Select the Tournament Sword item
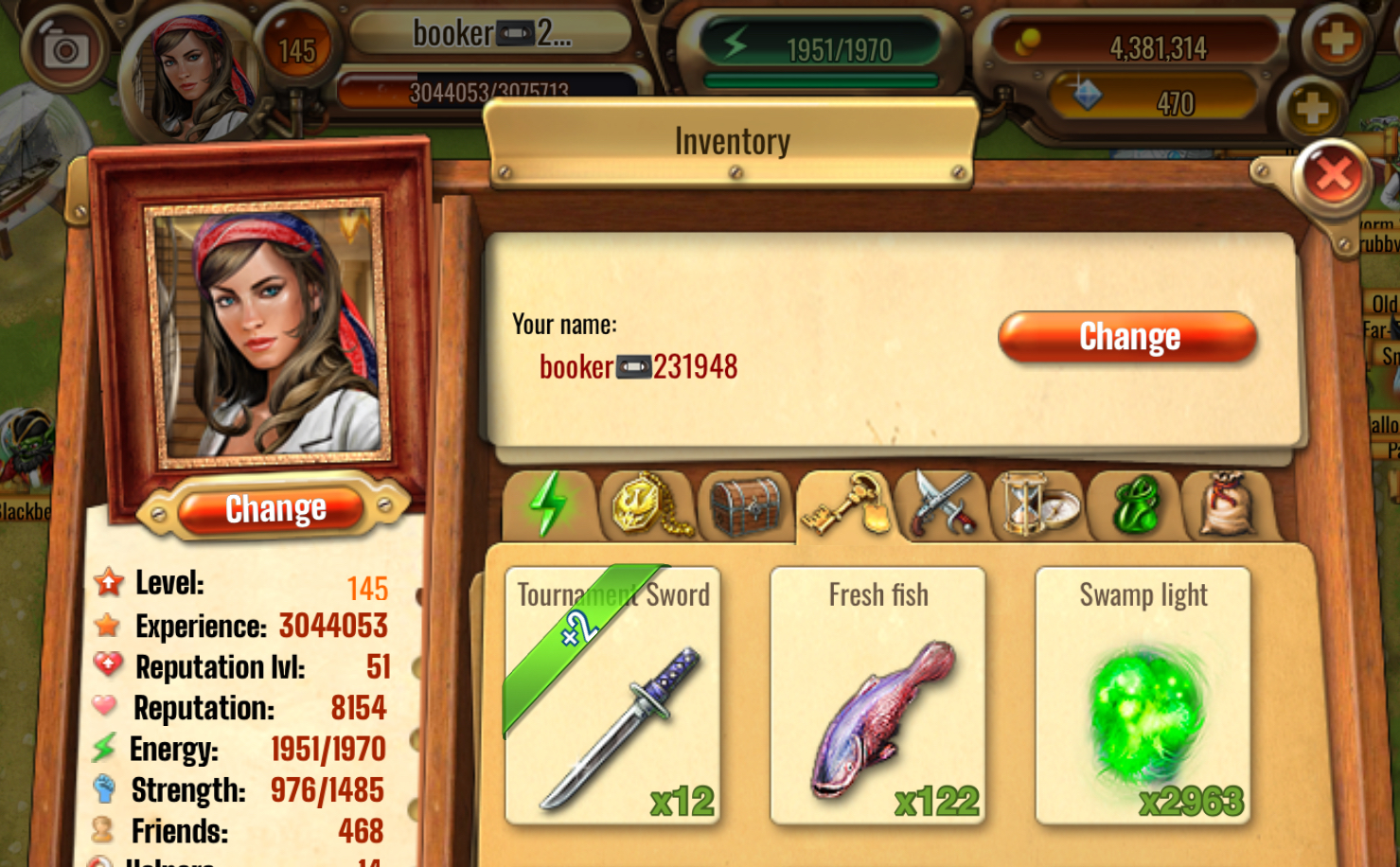This screenshot has height=867, width=1400. [613, 697]
